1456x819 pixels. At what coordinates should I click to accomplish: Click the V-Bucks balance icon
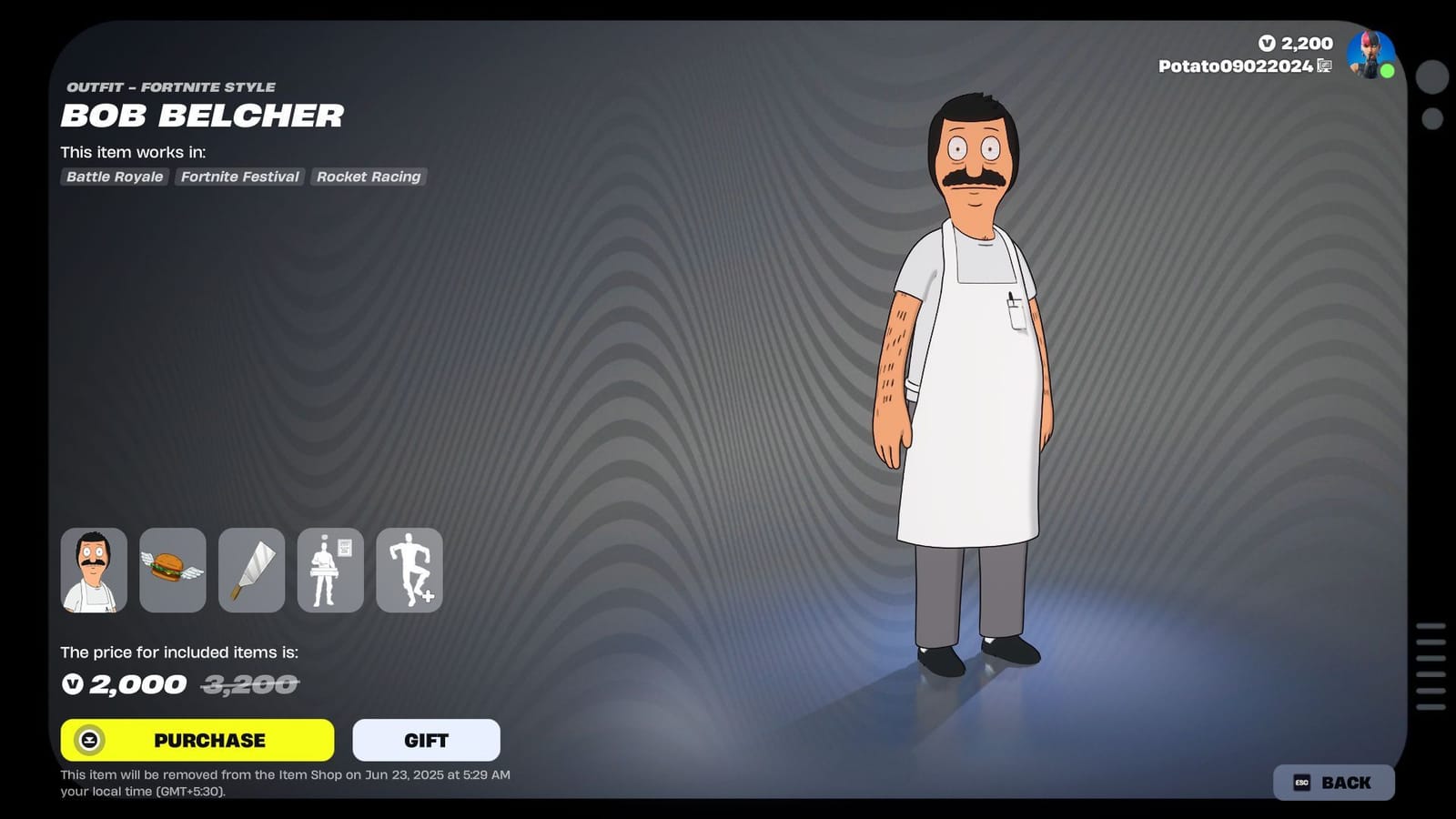pos(1269,43)
